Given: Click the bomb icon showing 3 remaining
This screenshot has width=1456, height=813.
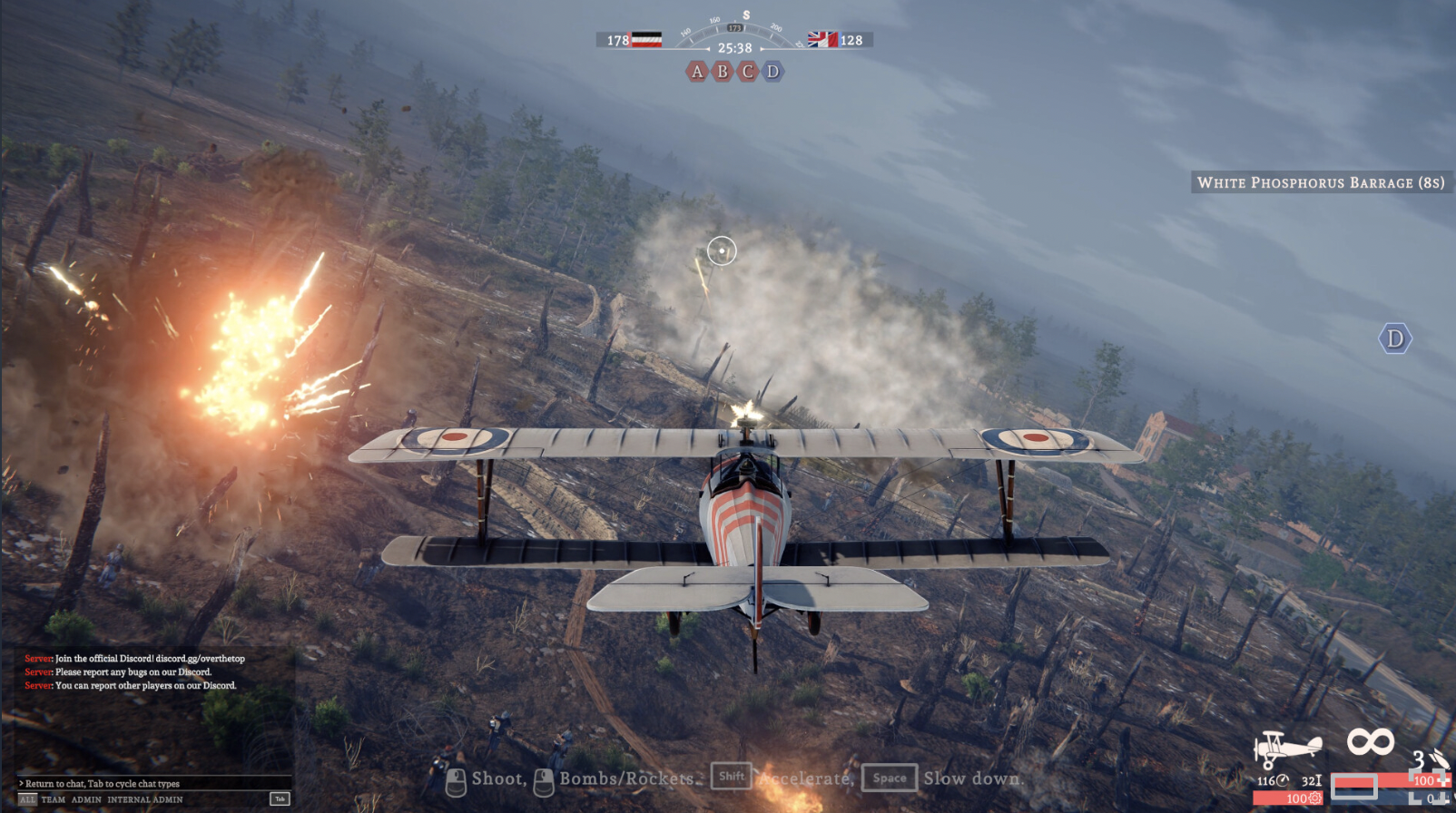Looking at the screenshot, I should click(x=1439, y=760).
